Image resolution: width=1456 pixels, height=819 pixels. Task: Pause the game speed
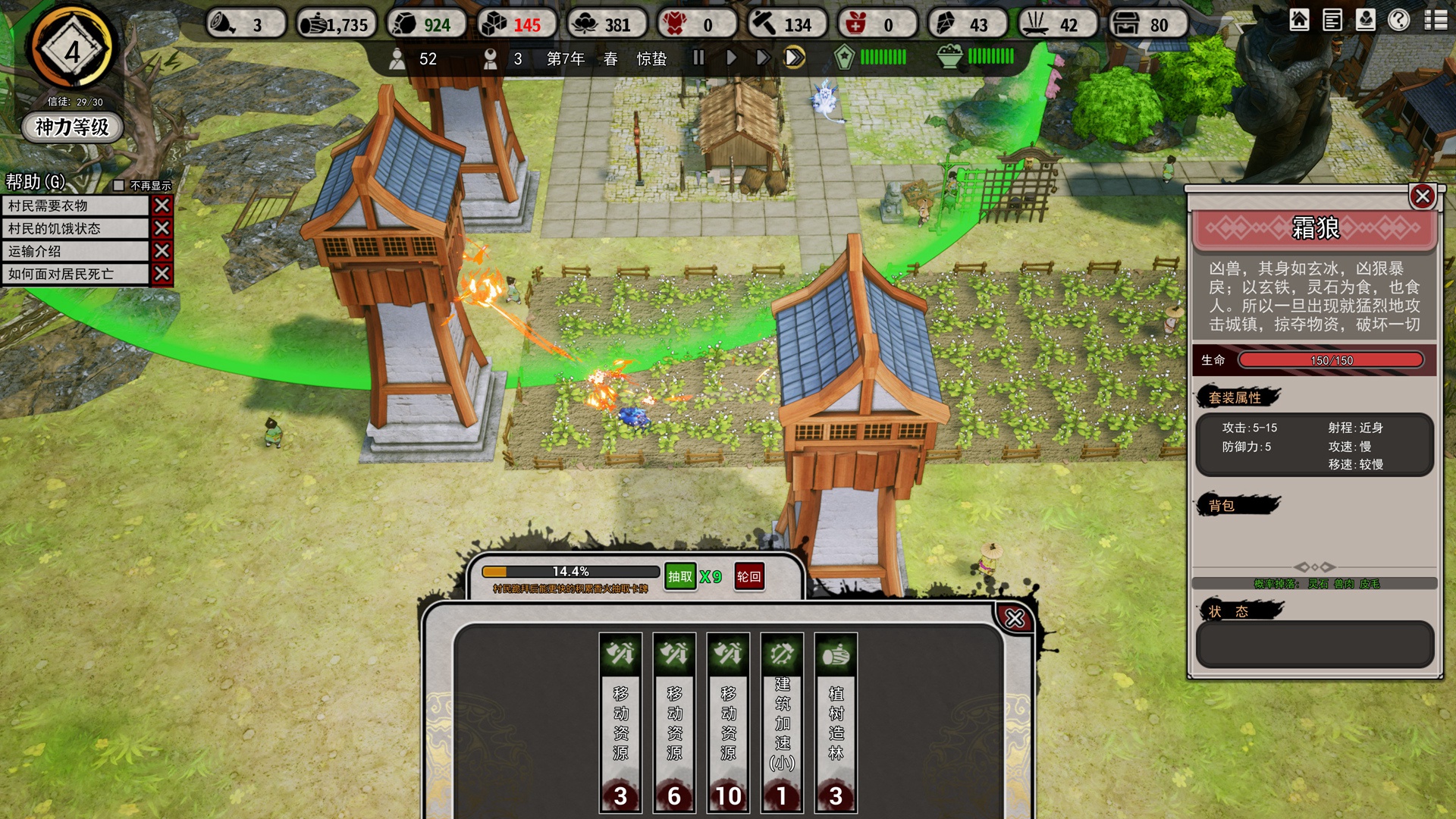[698, 58]
